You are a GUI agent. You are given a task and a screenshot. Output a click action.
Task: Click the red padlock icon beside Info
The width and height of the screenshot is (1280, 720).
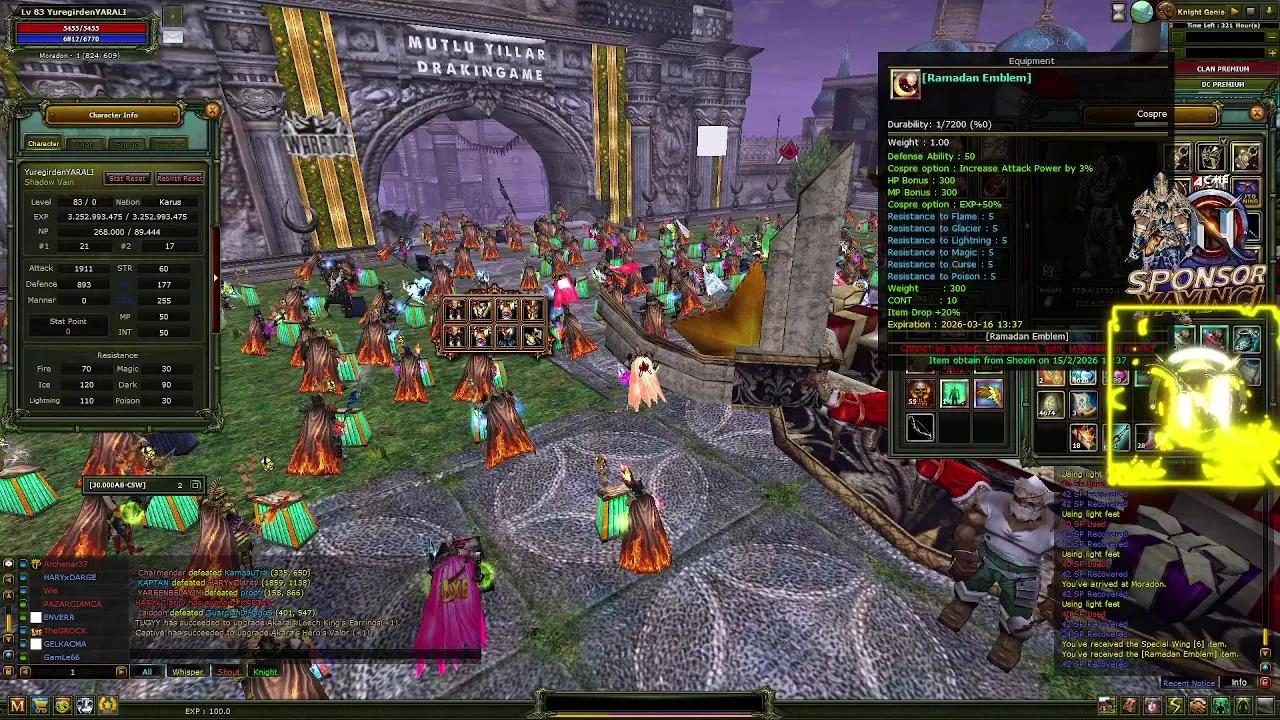click(x=1266, y=683)
